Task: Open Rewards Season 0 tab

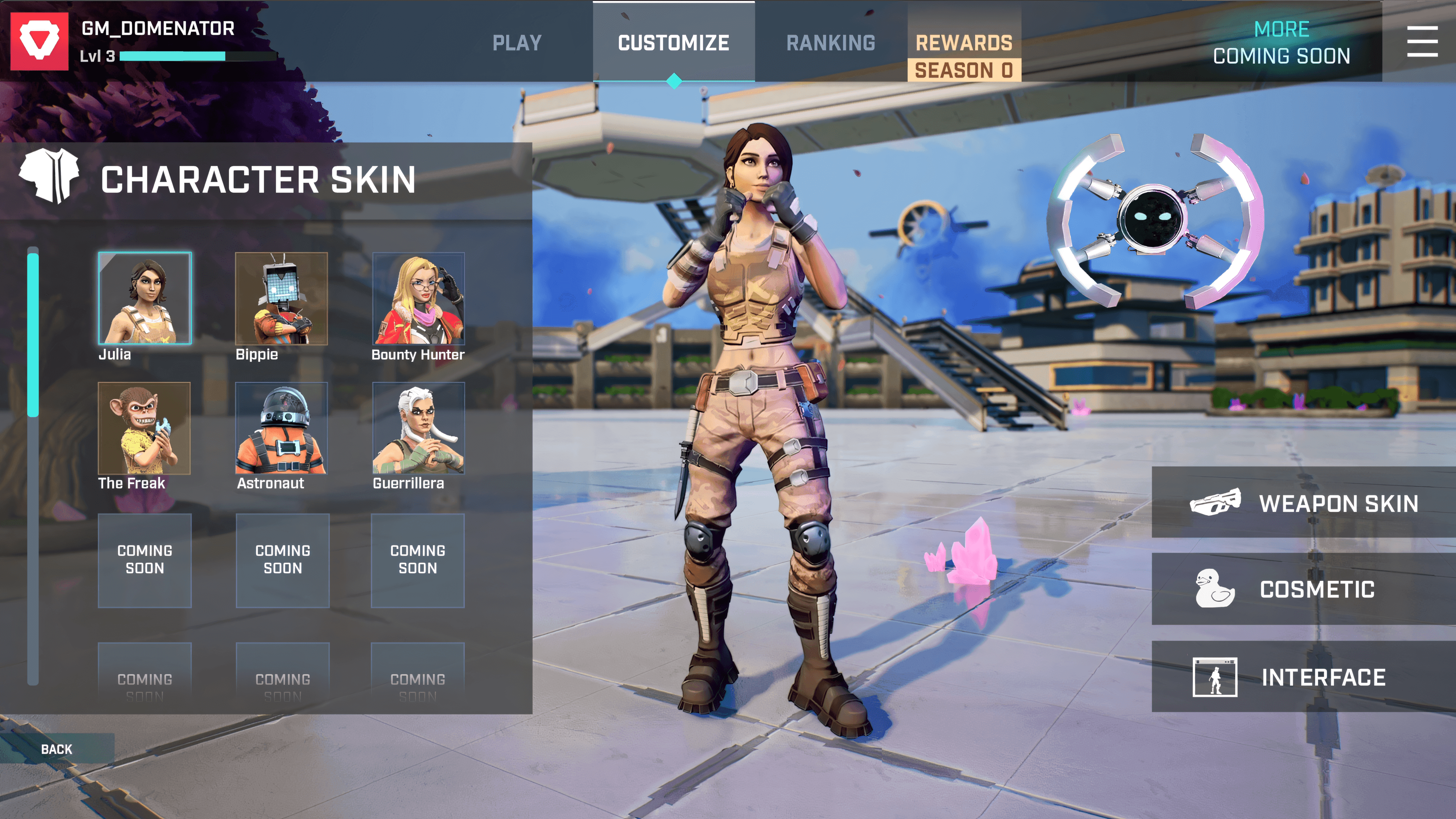Action: pos(964,56)
